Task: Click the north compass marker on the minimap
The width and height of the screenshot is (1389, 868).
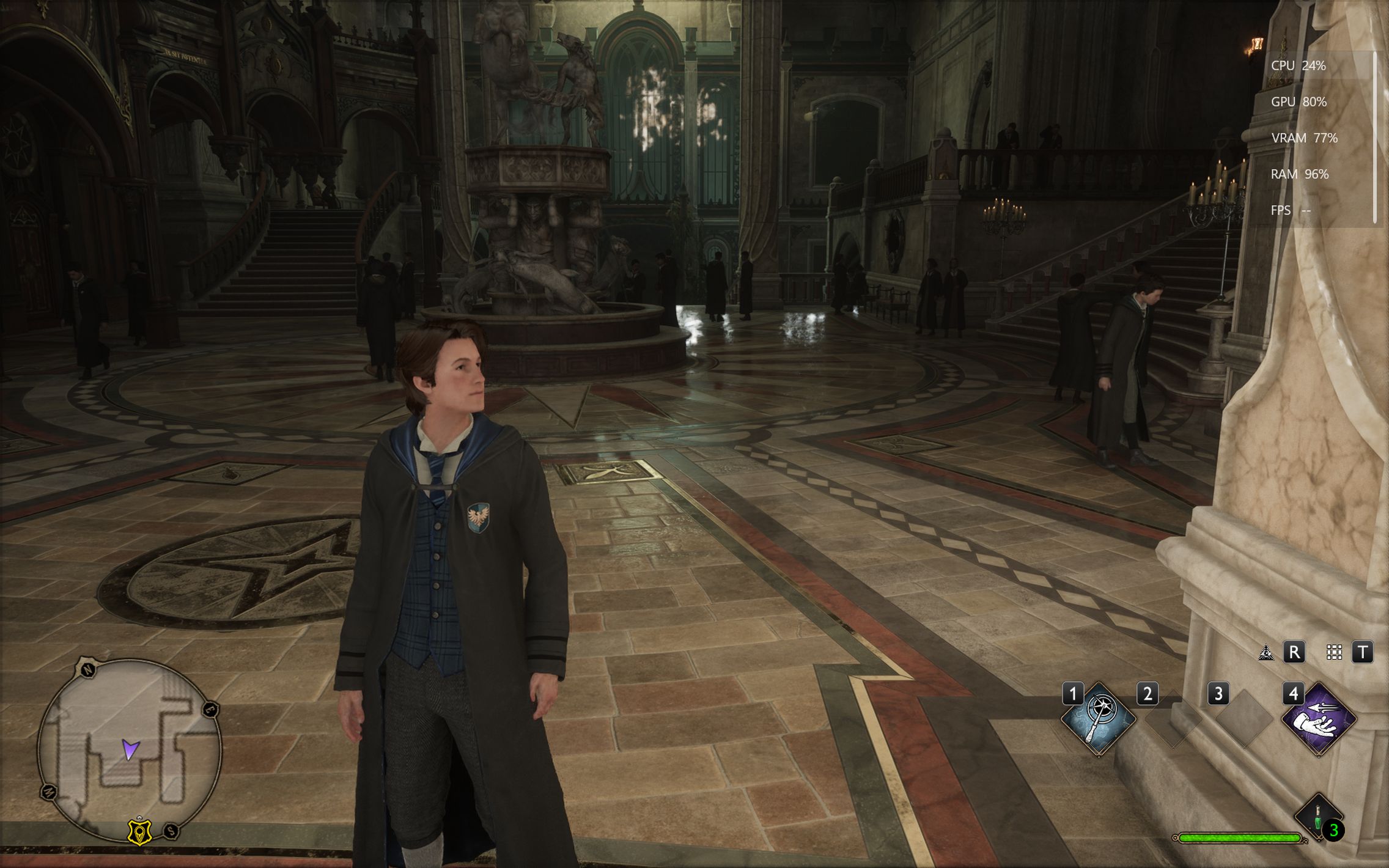Action: click(x=89, y=669)
